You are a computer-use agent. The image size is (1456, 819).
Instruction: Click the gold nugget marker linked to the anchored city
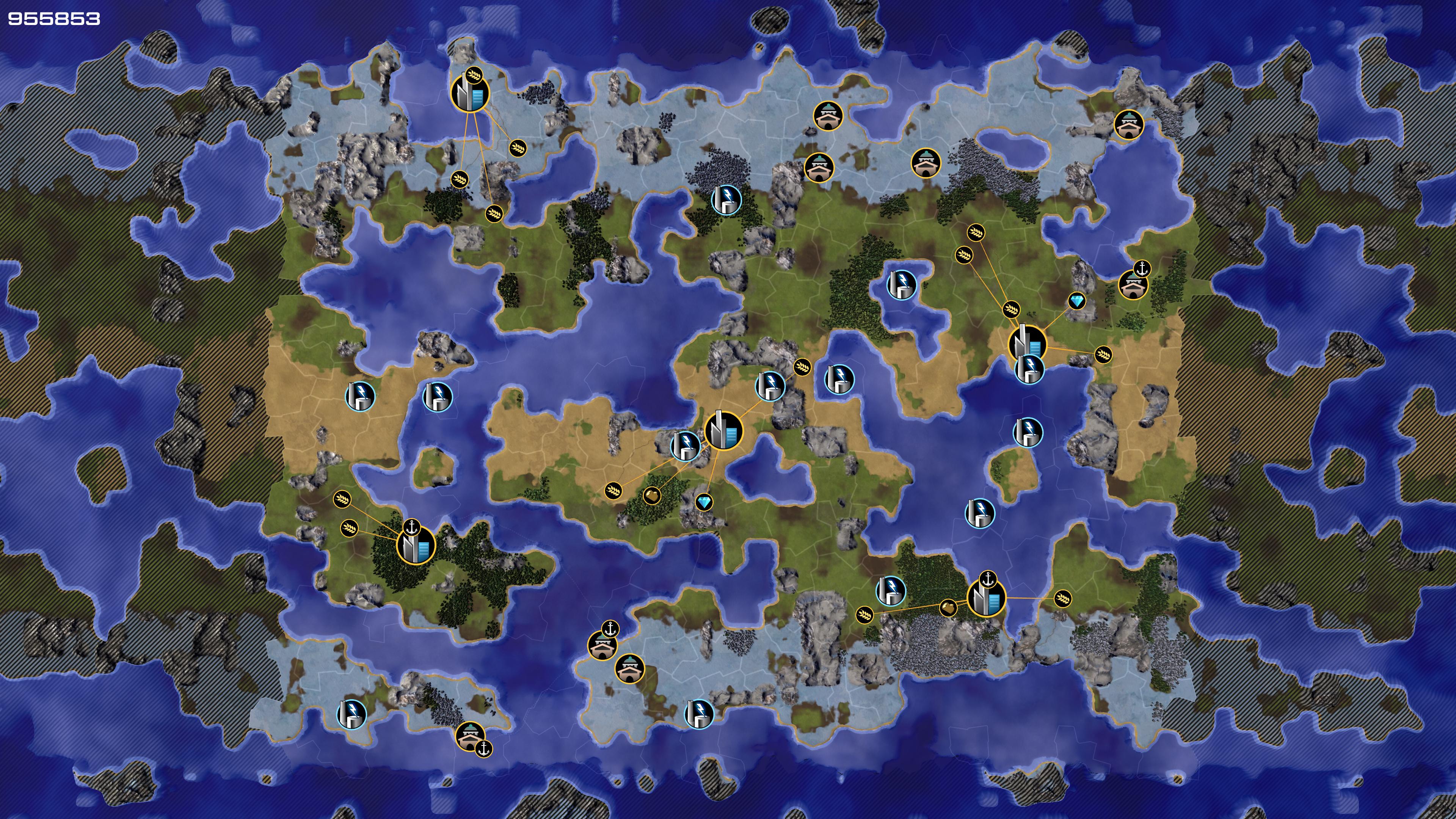pos(948,608)
